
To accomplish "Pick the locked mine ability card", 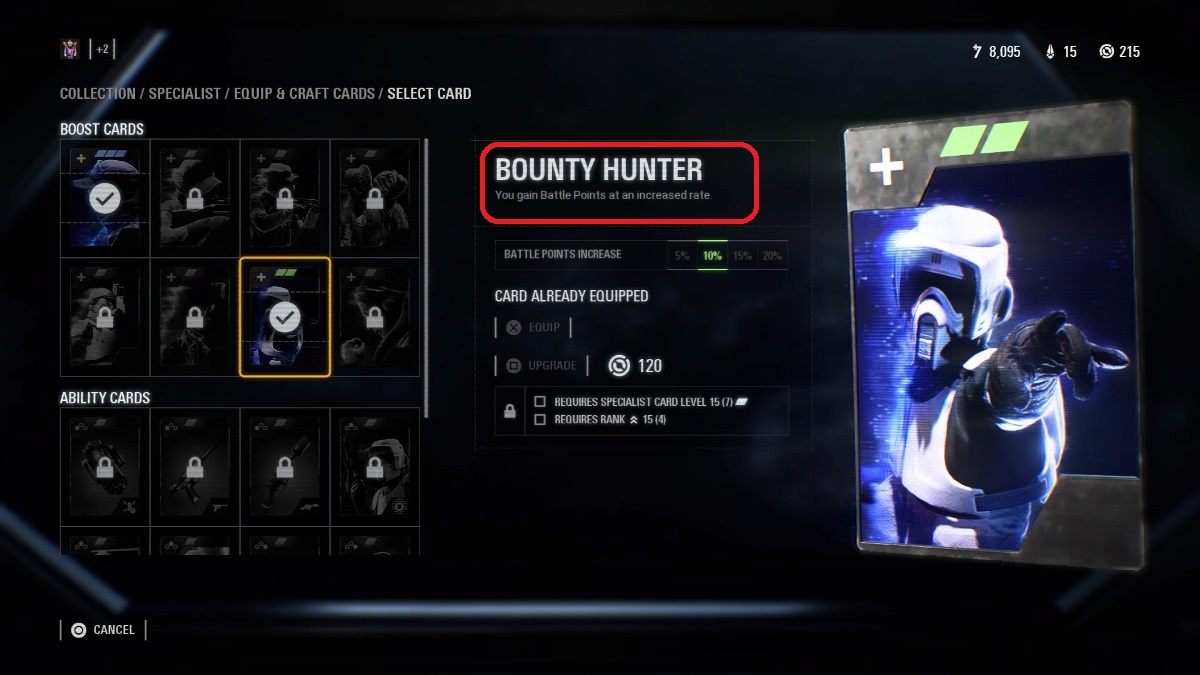I will (x=105, y=466).
